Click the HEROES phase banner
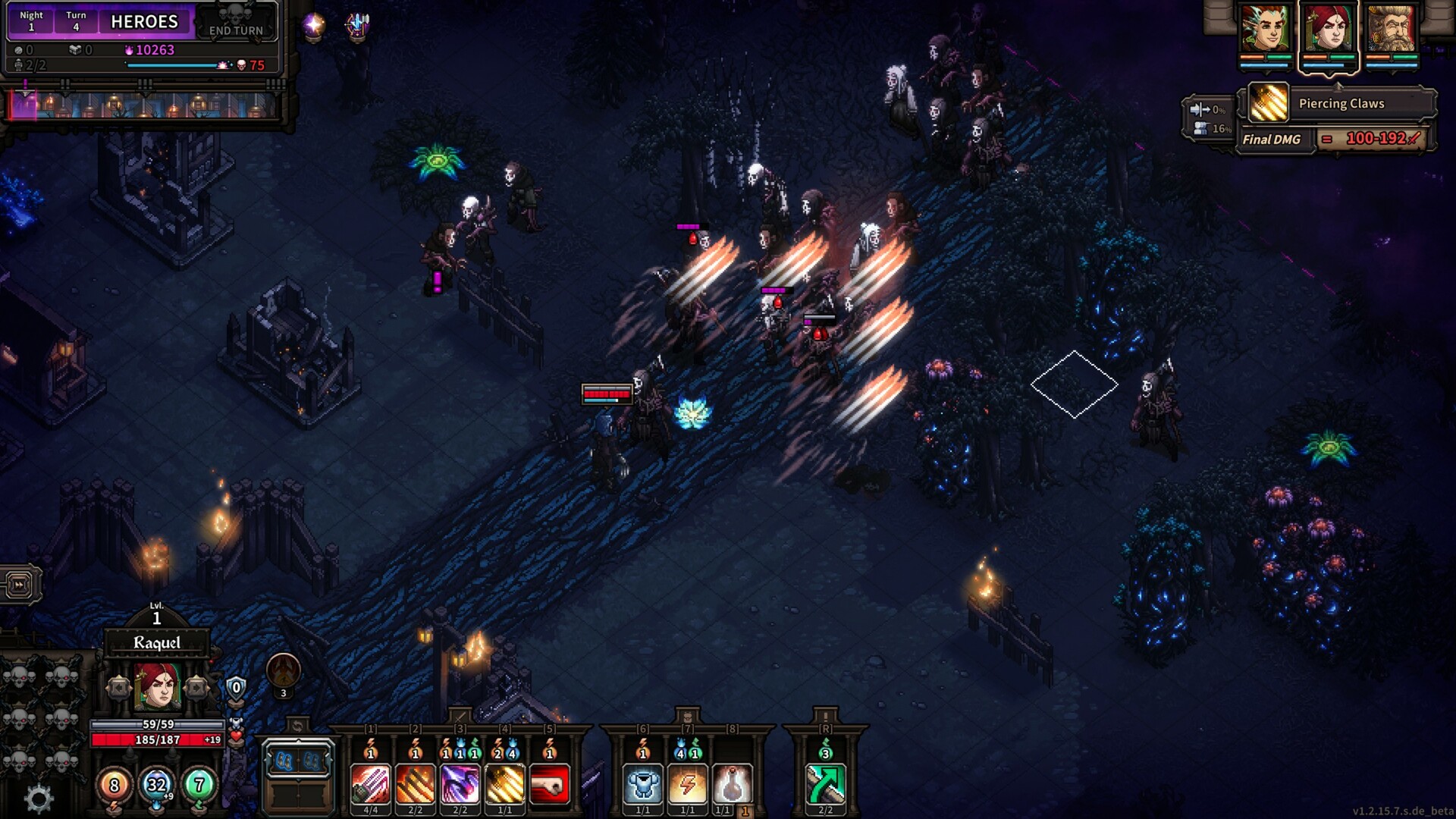The width and height of the screenshot is (1456, 819). click(x=144, y=22)
